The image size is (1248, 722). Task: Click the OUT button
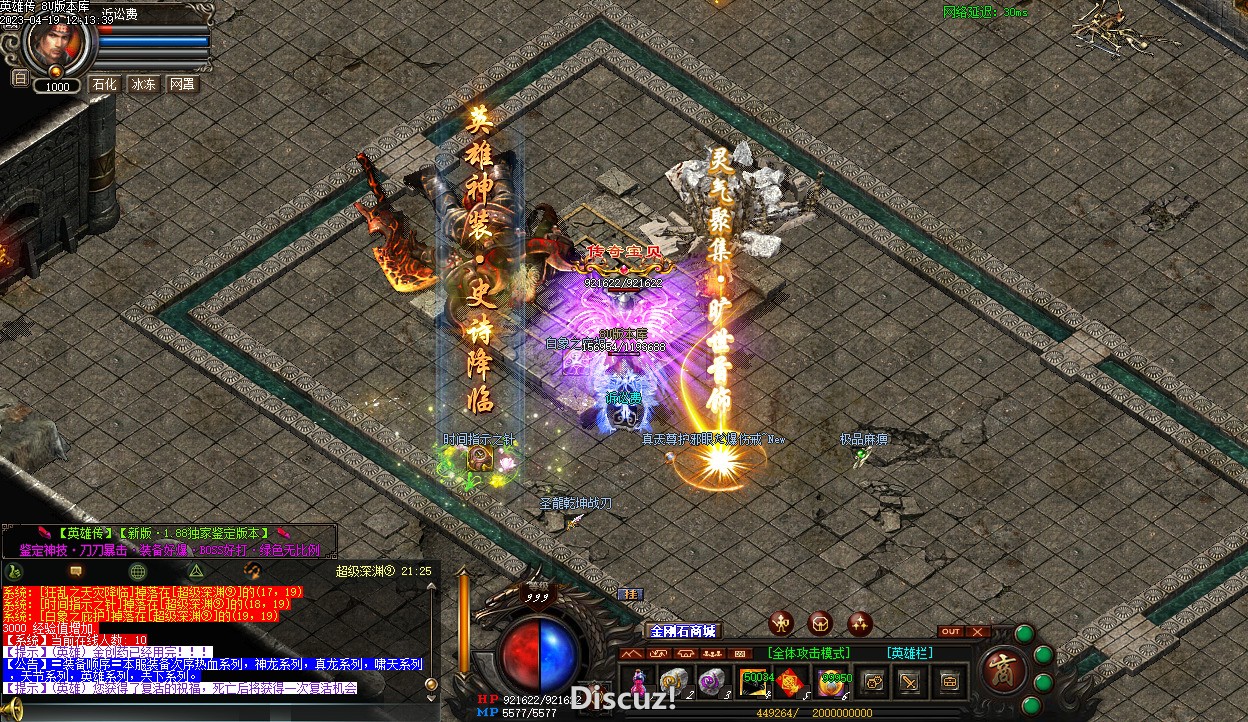click(951, 631)
